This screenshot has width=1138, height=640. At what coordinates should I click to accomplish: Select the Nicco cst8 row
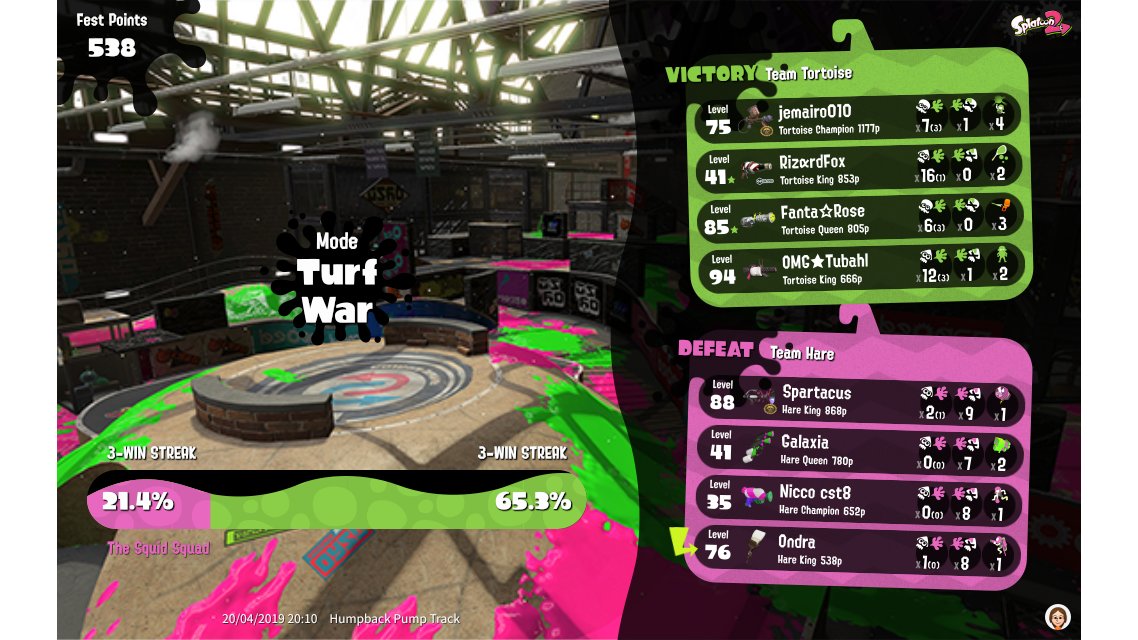(858, 499)
